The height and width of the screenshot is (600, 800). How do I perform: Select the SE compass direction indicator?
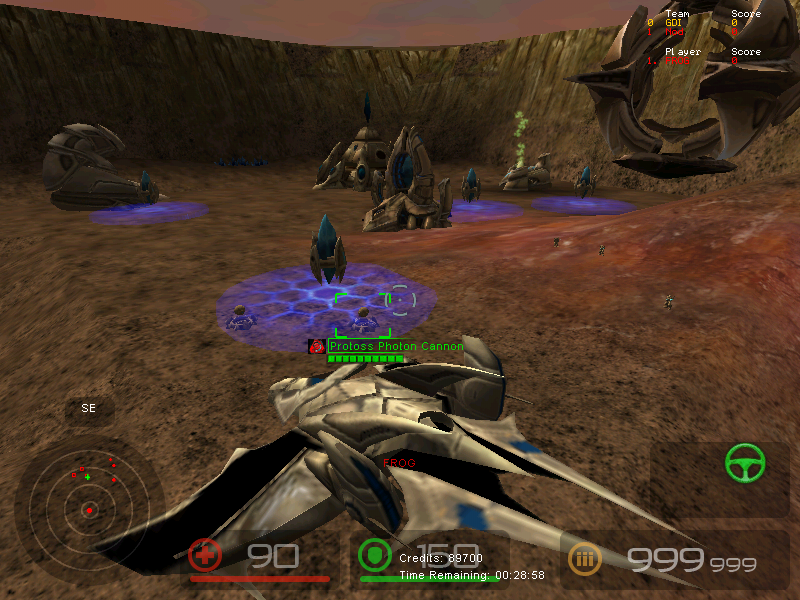[x=89, y=409]
